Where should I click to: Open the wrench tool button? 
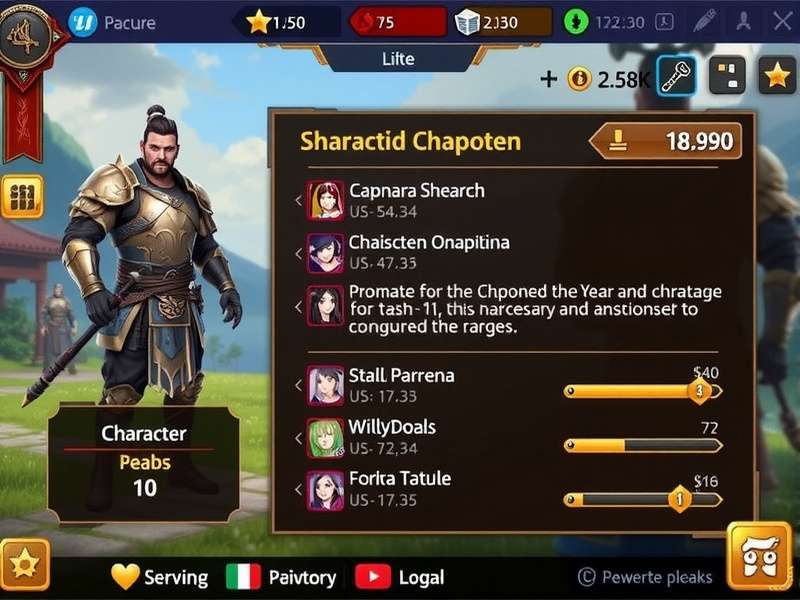tap(678, 77)
